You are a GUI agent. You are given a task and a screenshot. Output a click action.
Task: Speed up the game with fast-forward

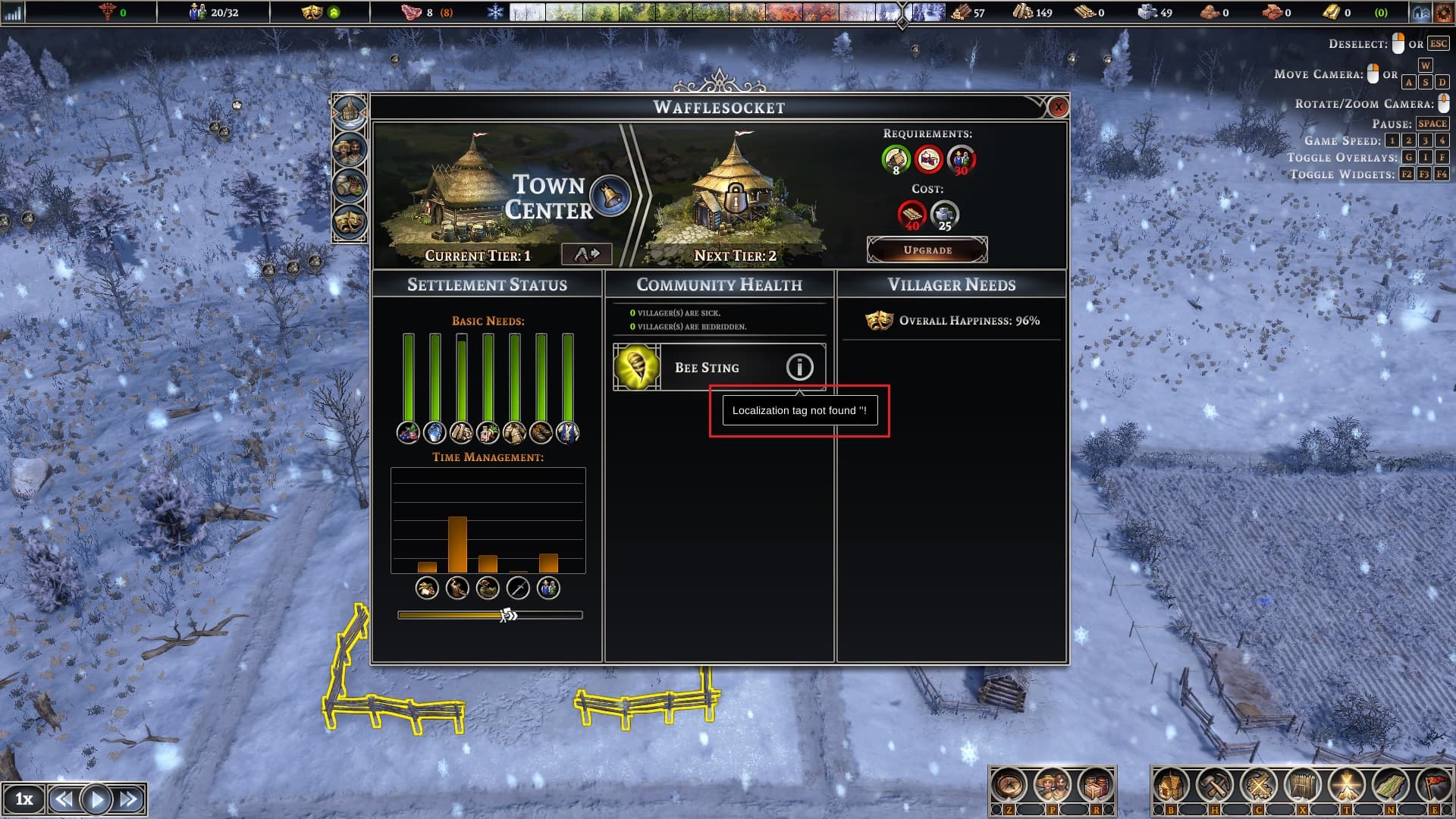click(x=128, y=799)
